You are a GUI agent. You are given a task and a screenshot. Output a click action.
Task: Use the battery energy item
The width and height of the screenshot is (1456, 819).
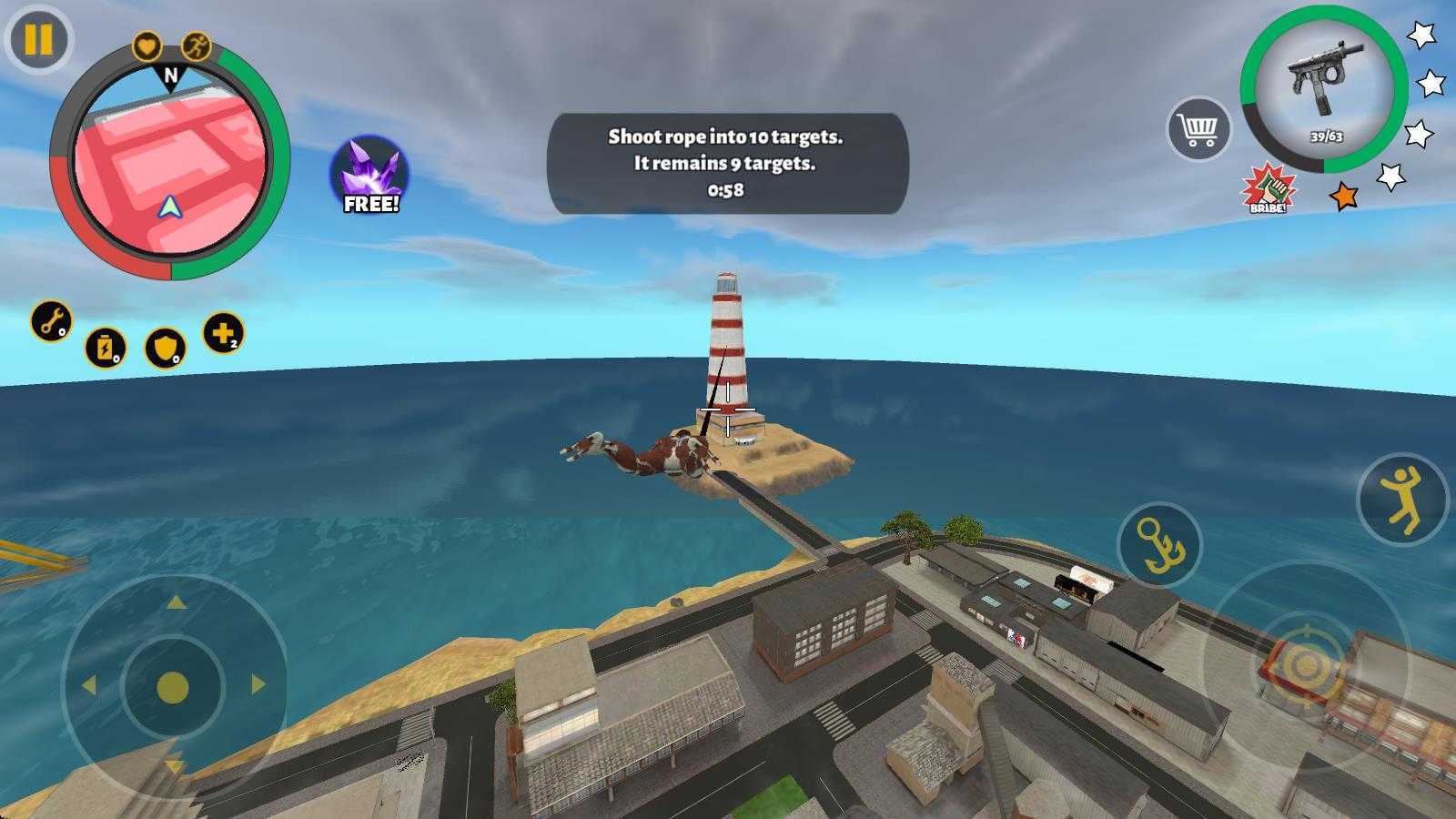106,348
